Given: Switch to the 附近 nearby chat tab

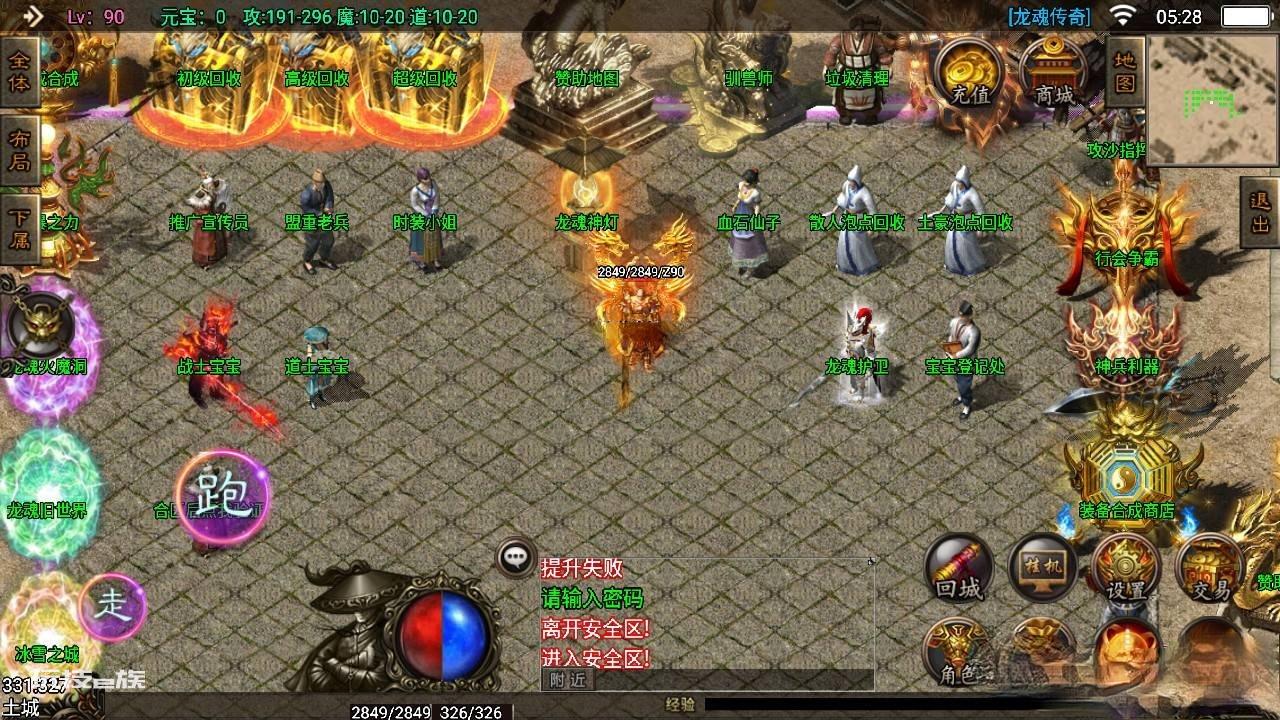Looking at the screenshot, I should pyautogui.click(x=567, y=680).
